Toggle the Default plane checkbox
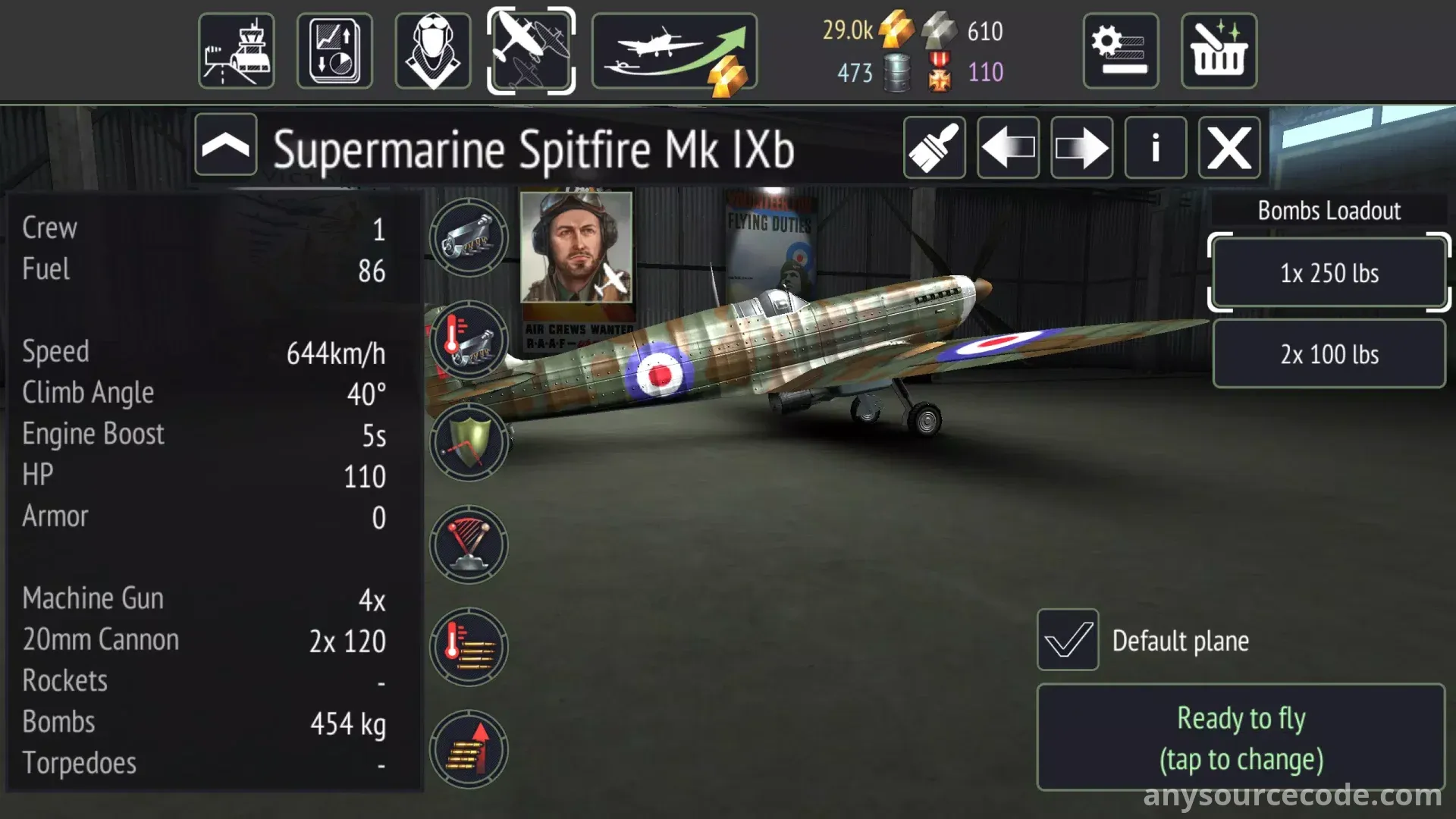This screenshot has height=819, width=1456. point(1068,640)
